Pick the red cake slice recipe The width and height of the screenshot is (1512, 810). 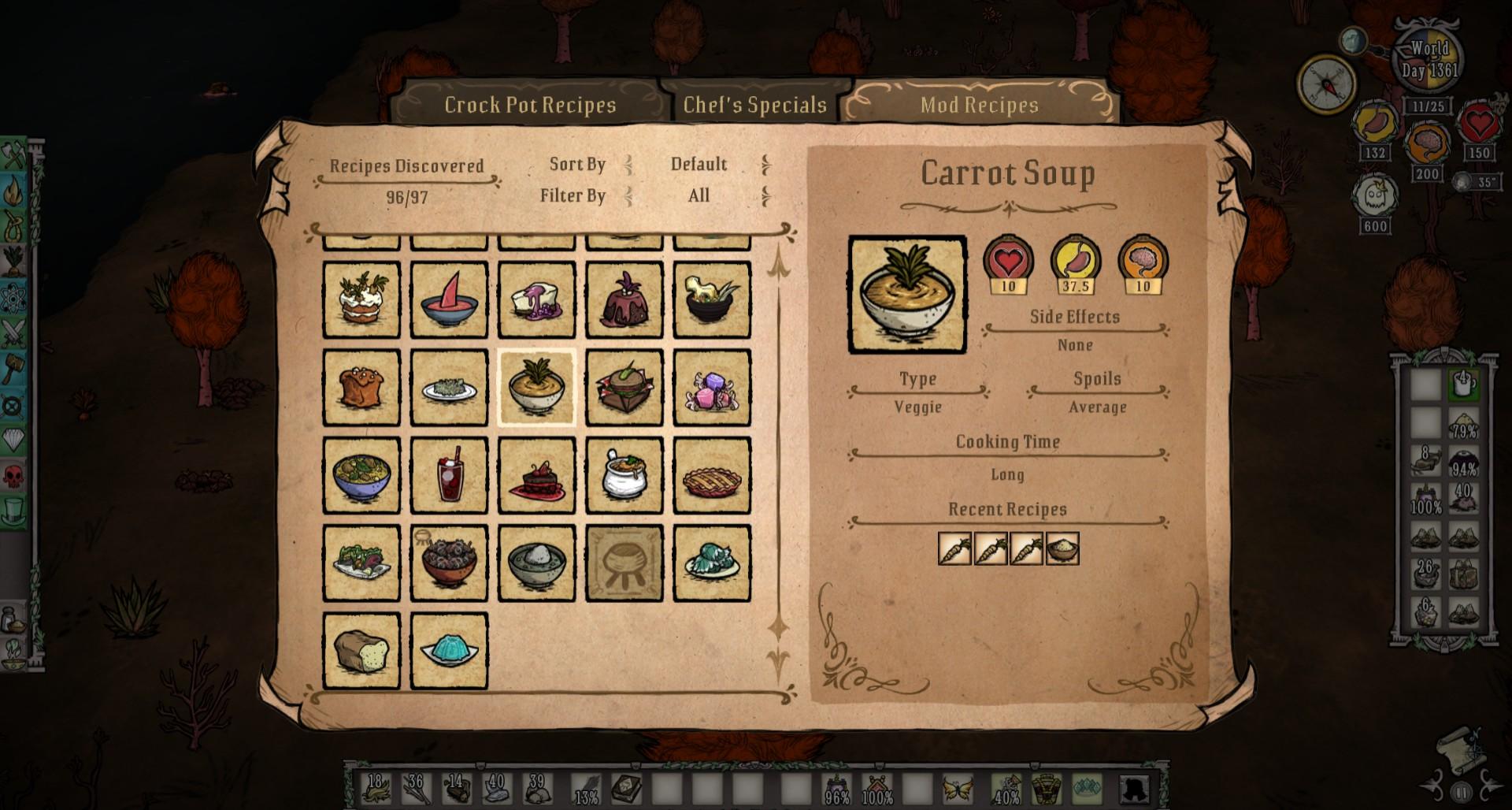click(x=537, y=476)
